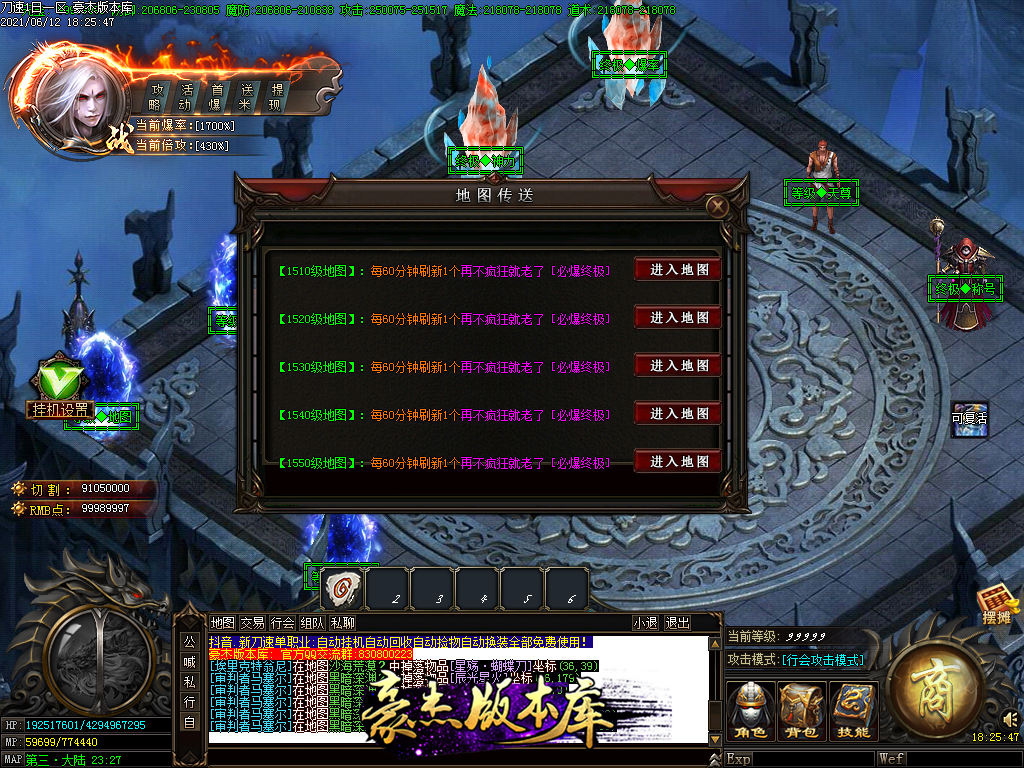The image size is (1024, 768).
Task: Open the 首爆 first-drop button
Action: pos(215,96)
